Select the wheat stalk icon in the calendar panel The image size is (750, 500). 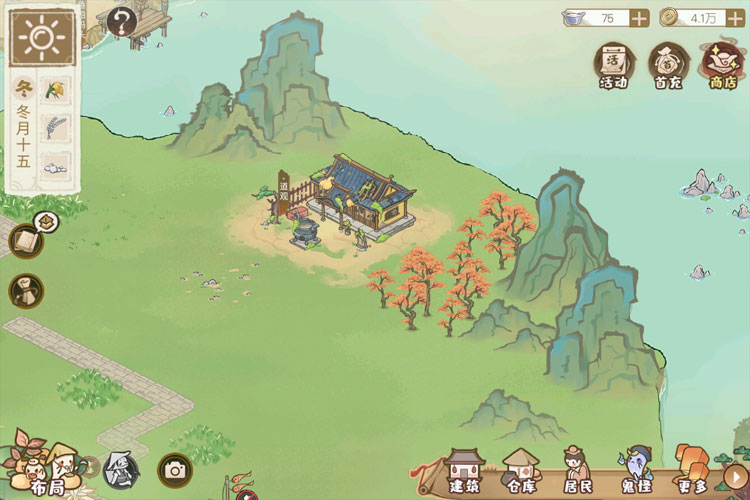pyautogui.click(x=56, y=129)
